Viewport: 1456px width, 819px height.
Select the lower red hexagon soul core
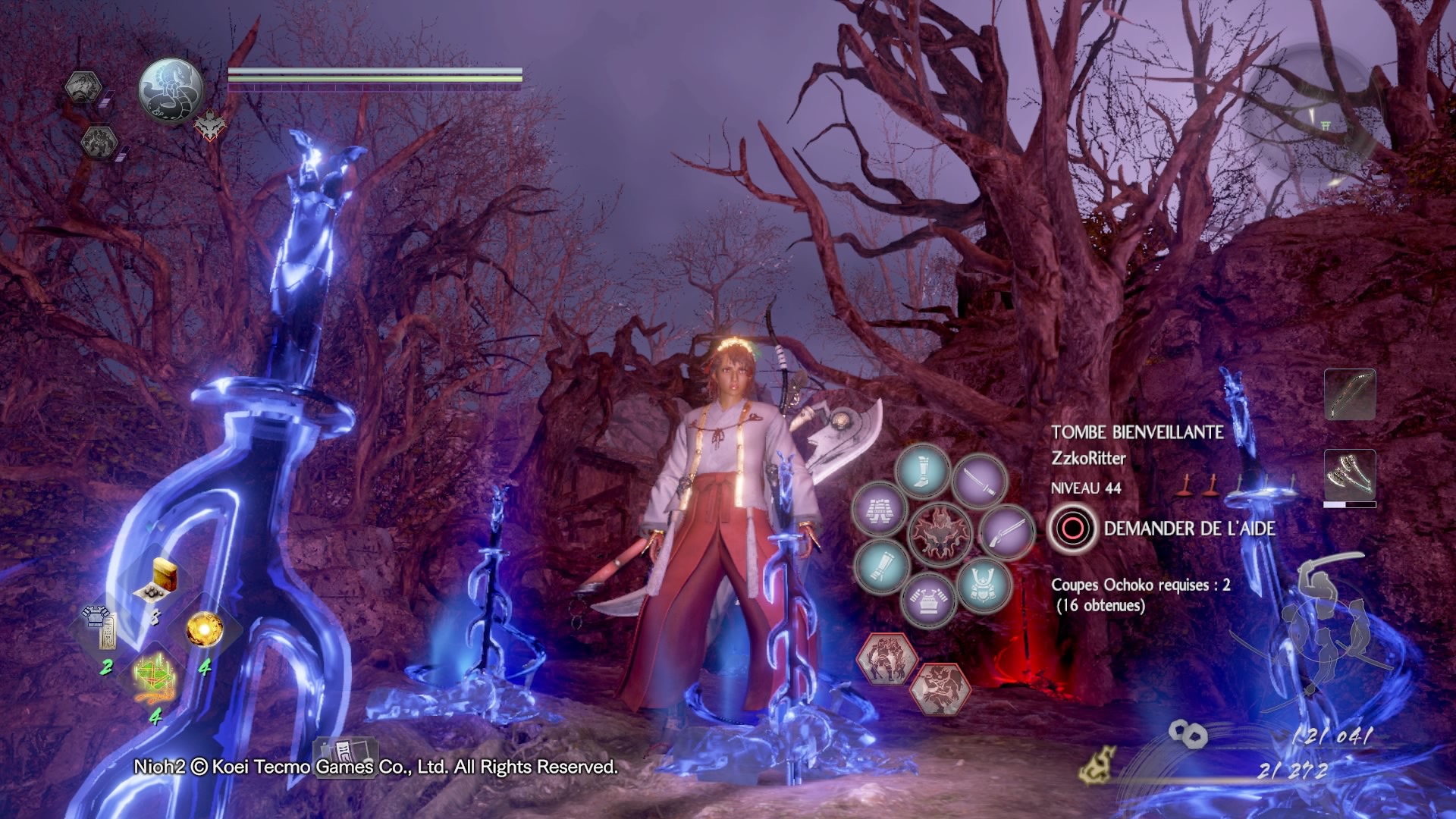[x=940, y=689]
